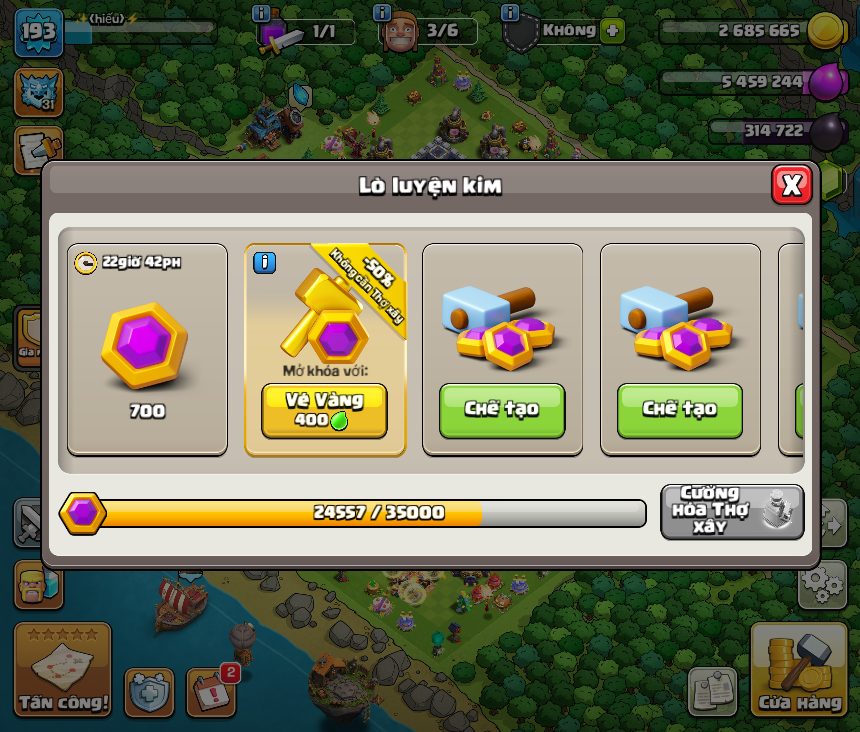Open the Cửa Hàng shop

coord(798,669)
